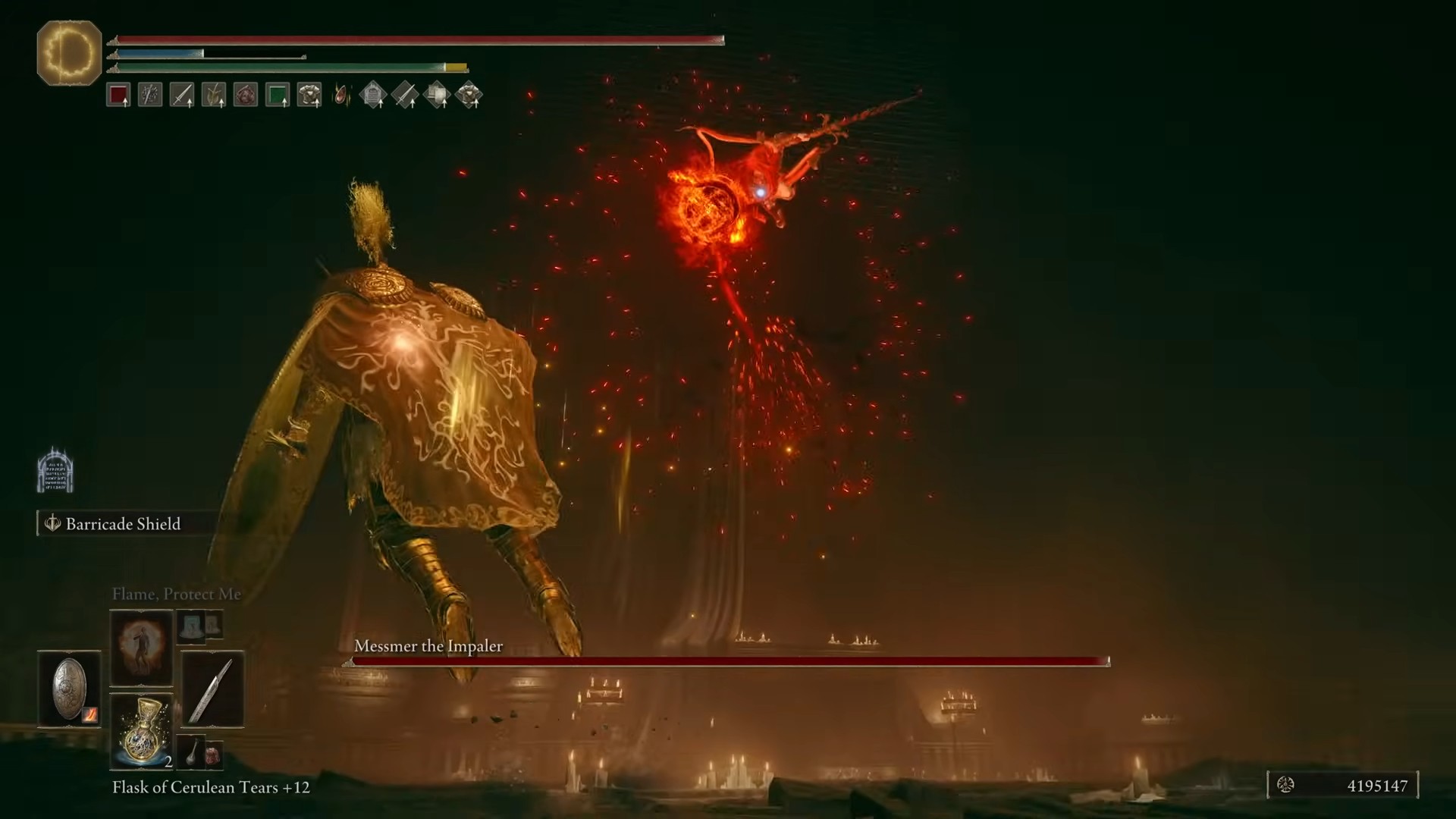Click the red square buff icon

pos(118,95)
